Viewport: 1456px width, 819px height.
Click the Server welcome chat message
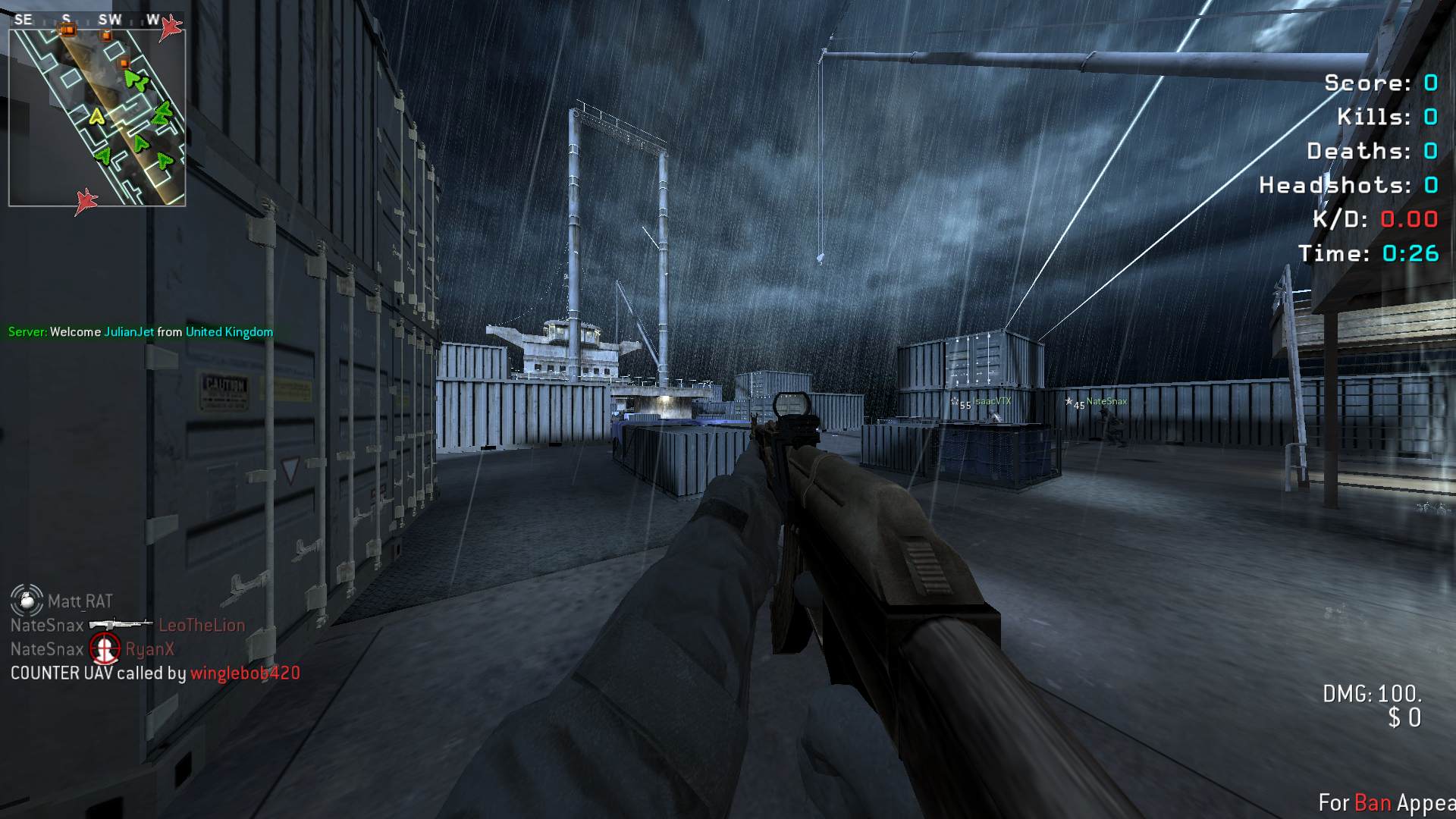point(140,332)
